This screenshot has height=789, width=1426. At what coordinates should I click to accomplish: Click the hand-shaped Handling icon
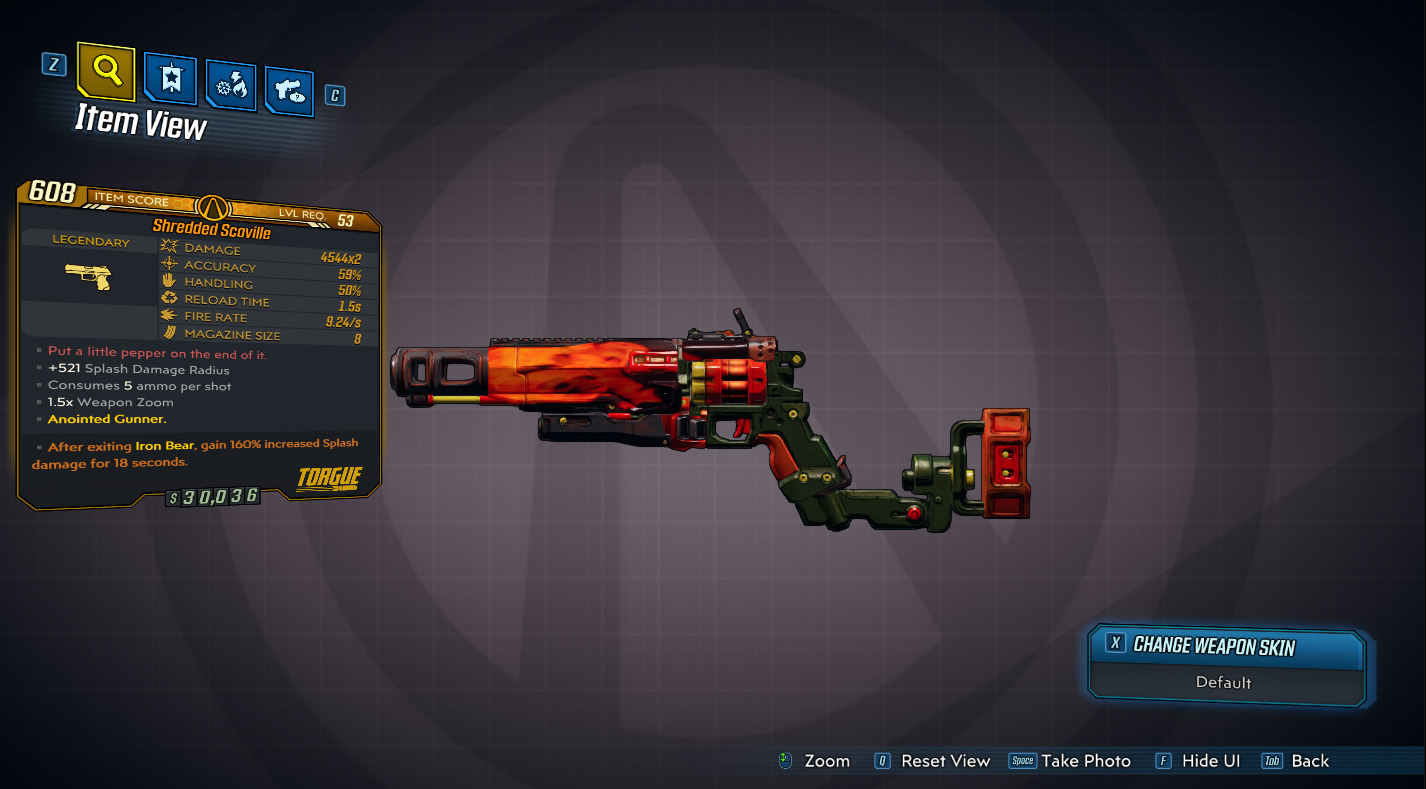[x=168, y=281]
